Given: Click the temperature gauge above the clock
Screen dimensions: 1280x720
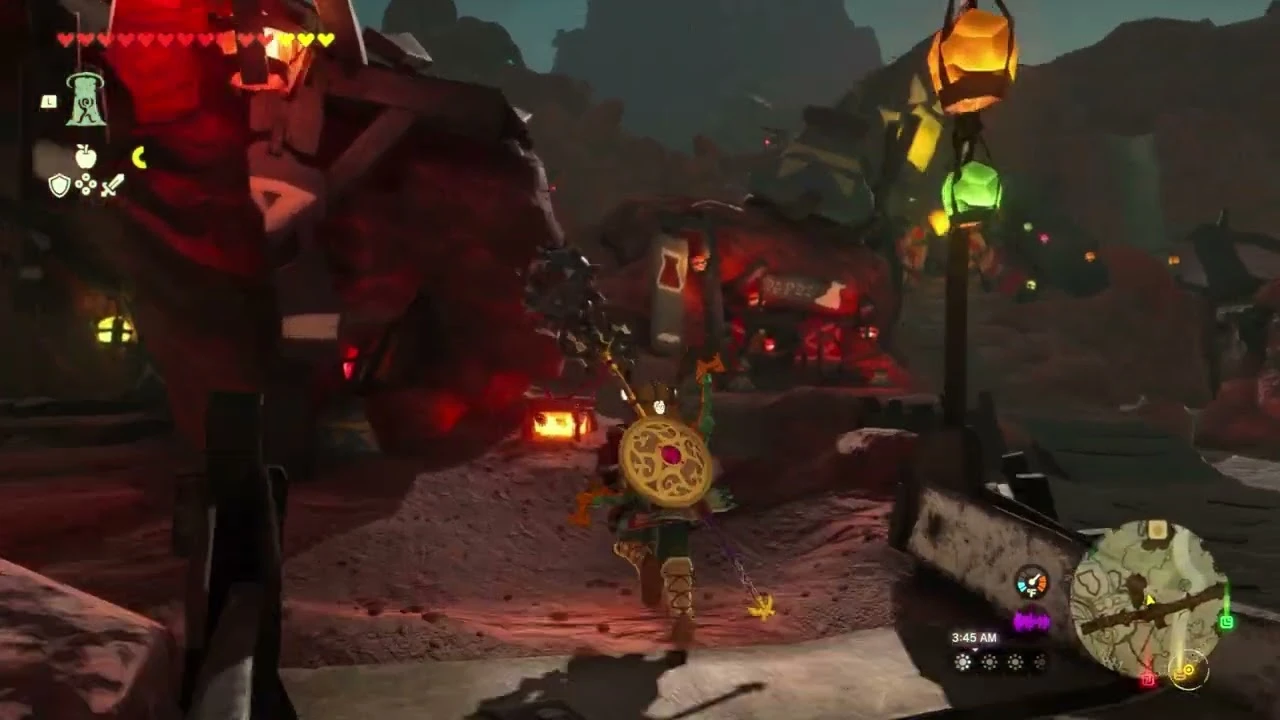Looking at the screenshot, I should click(1032, 580).
